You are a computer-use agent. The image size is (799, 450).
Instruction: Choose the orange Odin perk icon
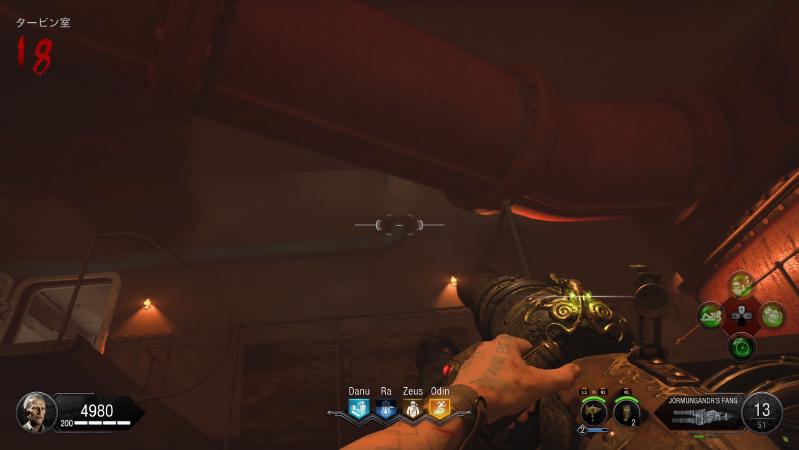(439, 408)
